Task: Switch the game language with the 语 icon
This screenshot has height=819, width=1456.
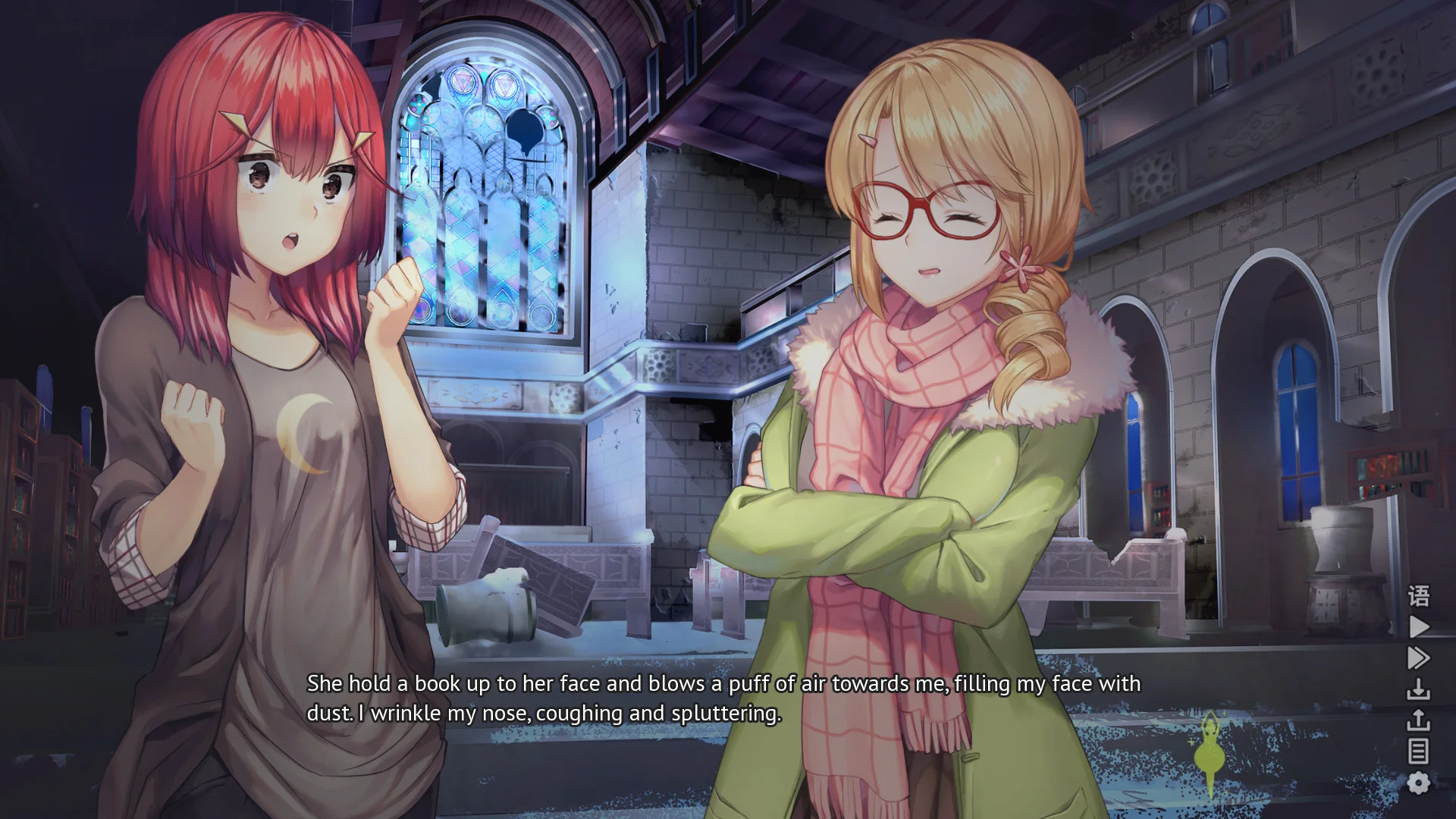Action: pyautogui.click(x=1417, y=595)
